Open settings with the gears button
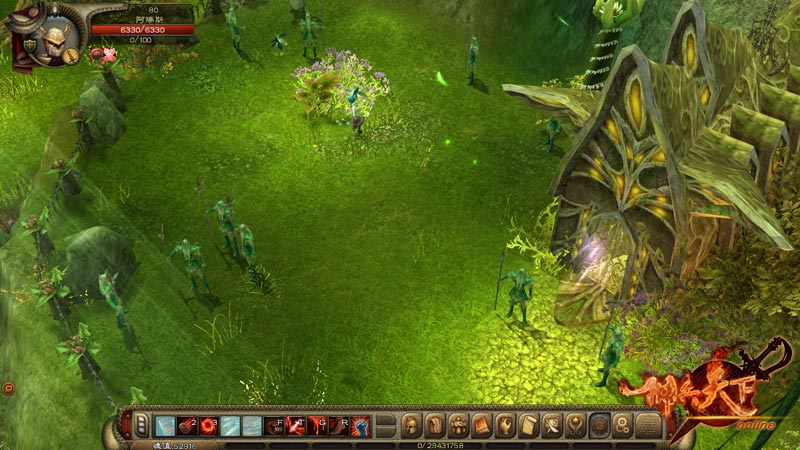The image size is (800, 450). coord(622,425)
